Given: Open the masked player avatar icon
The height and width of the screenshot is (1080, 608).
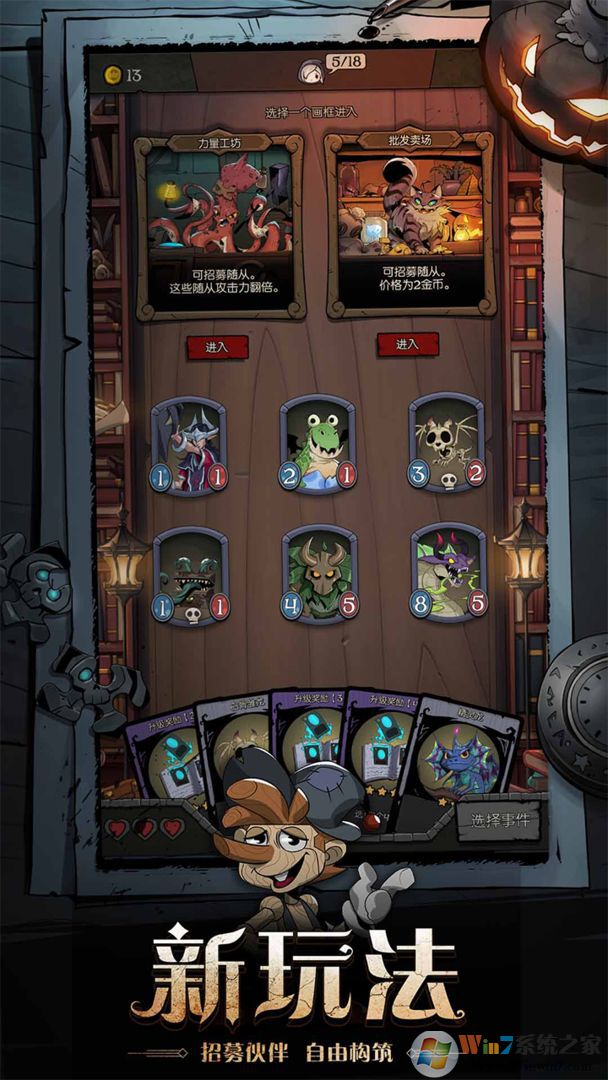Looking at the screenshot, I should (309, 71).
